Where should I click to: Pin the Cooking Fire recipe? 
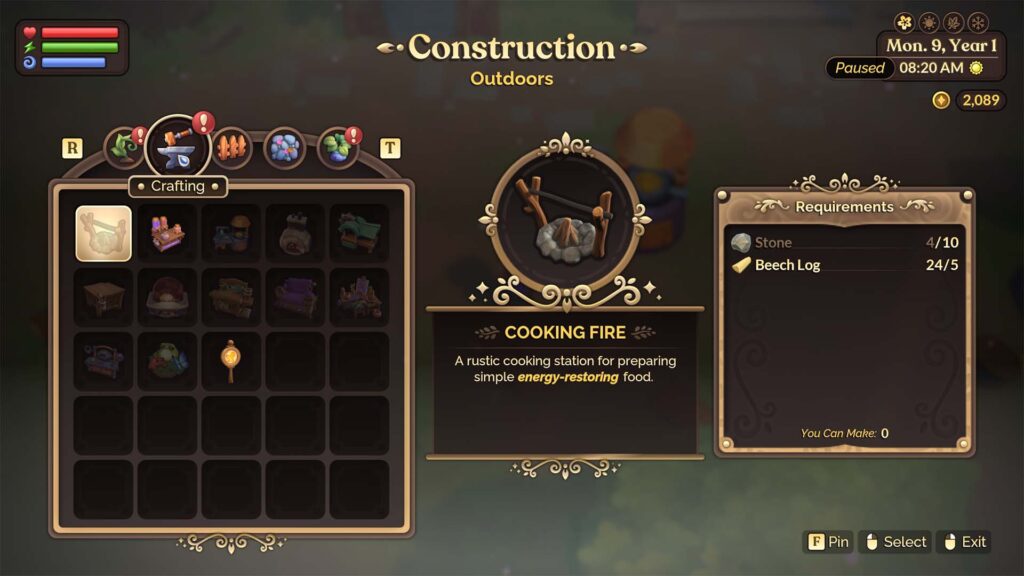pos(827,542)
